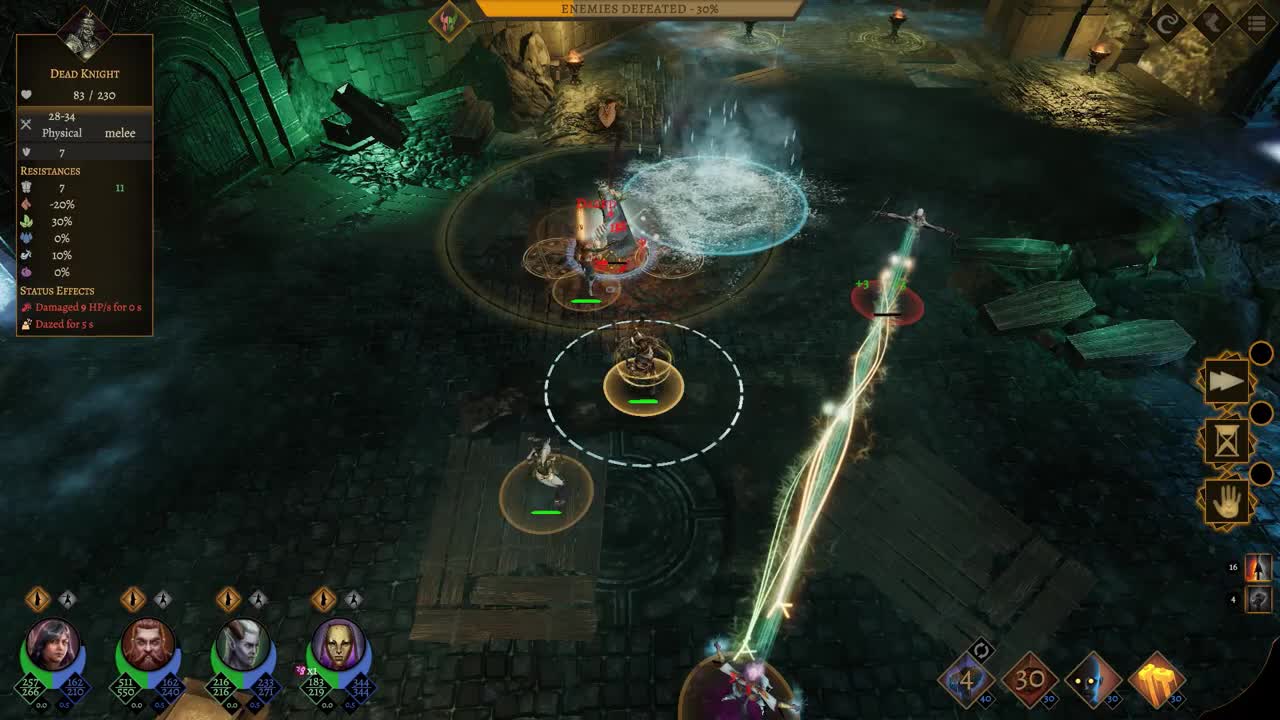Select the horned pale elf portrait
The height and width of the screenshot is (720, 1280).
point(243,645)
